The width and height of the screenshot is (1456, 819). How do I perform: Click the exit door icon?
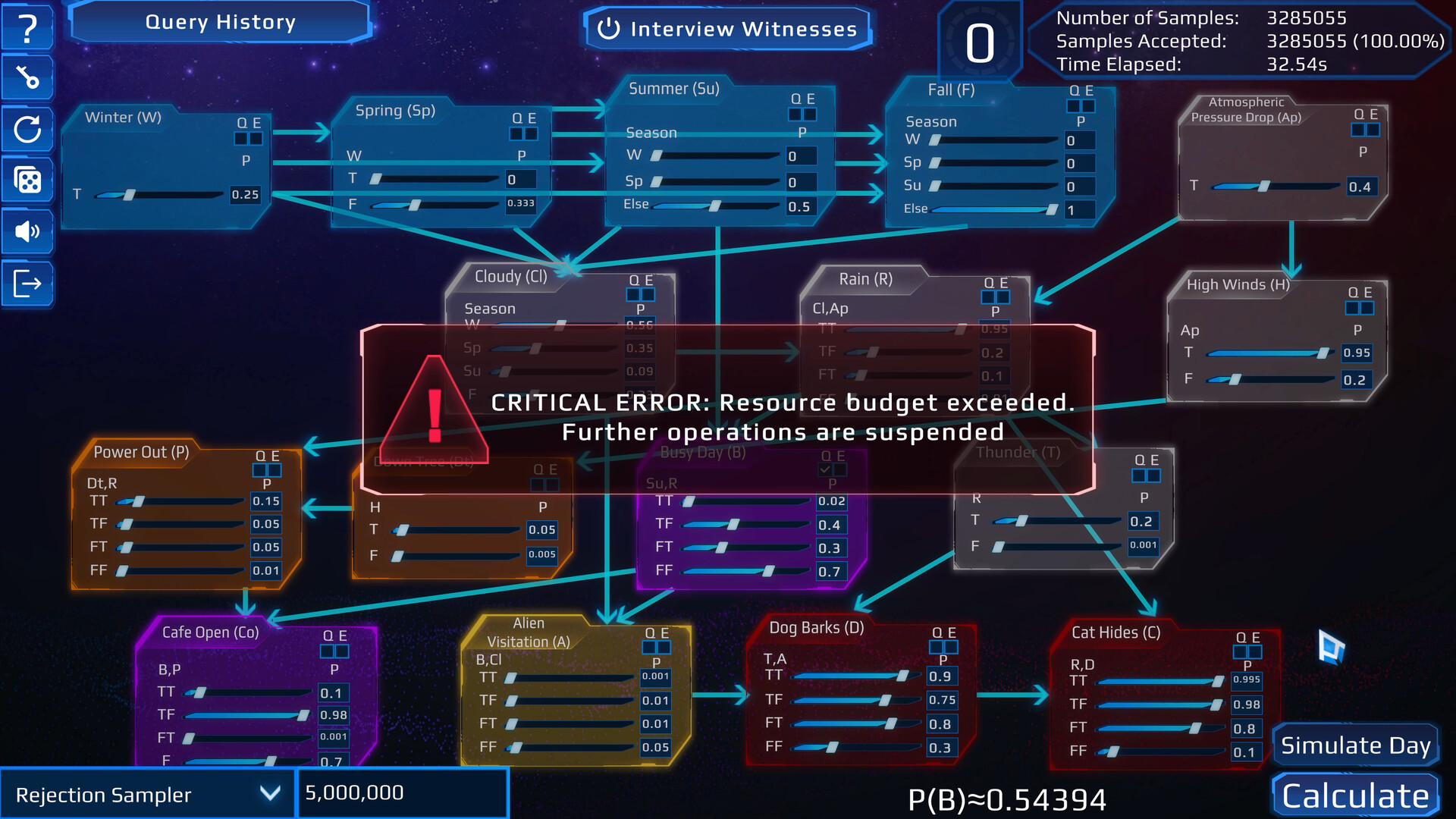pos(27,284)
